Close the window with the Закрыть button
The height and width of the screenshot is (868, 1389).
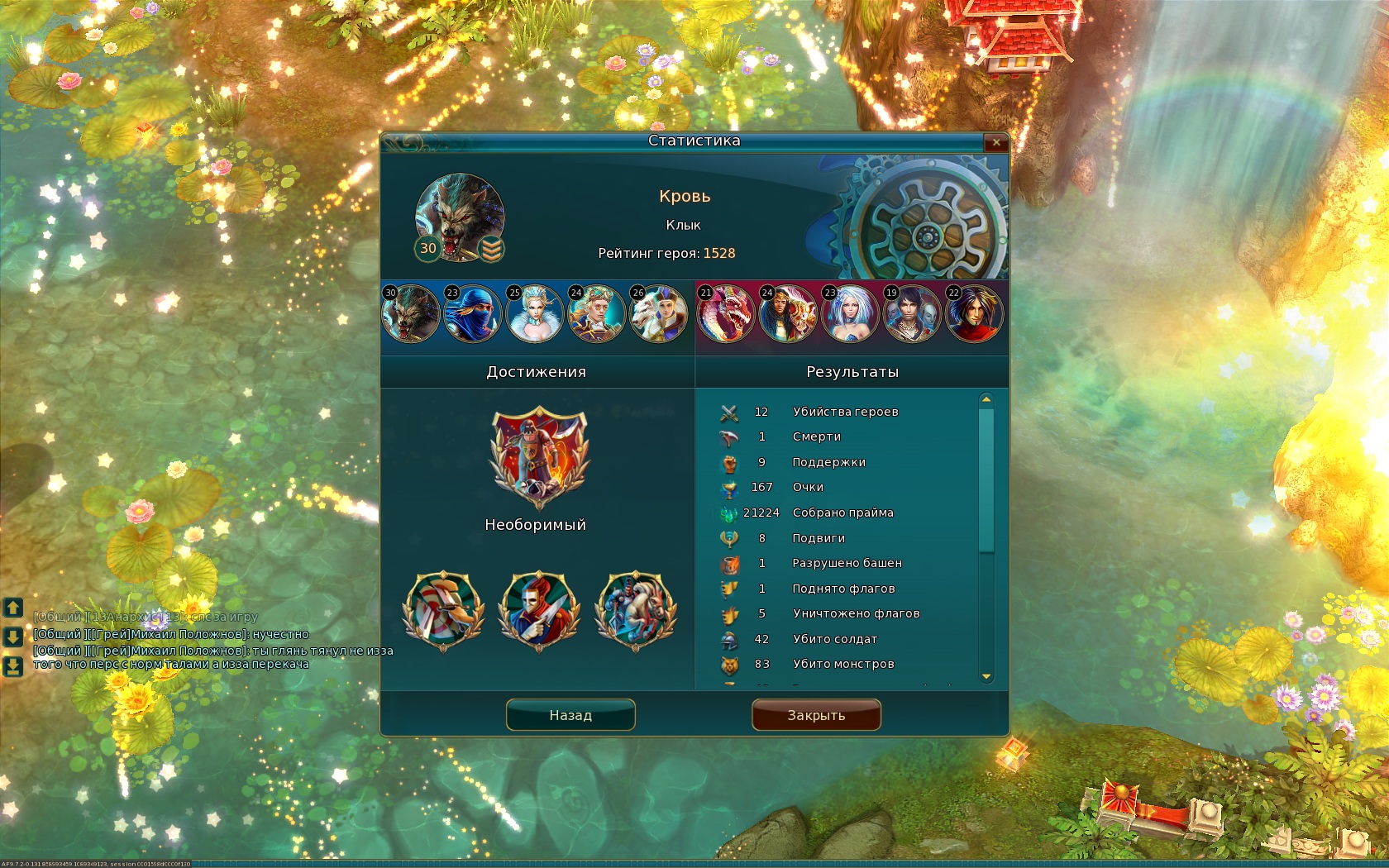[x=816, y=715]
